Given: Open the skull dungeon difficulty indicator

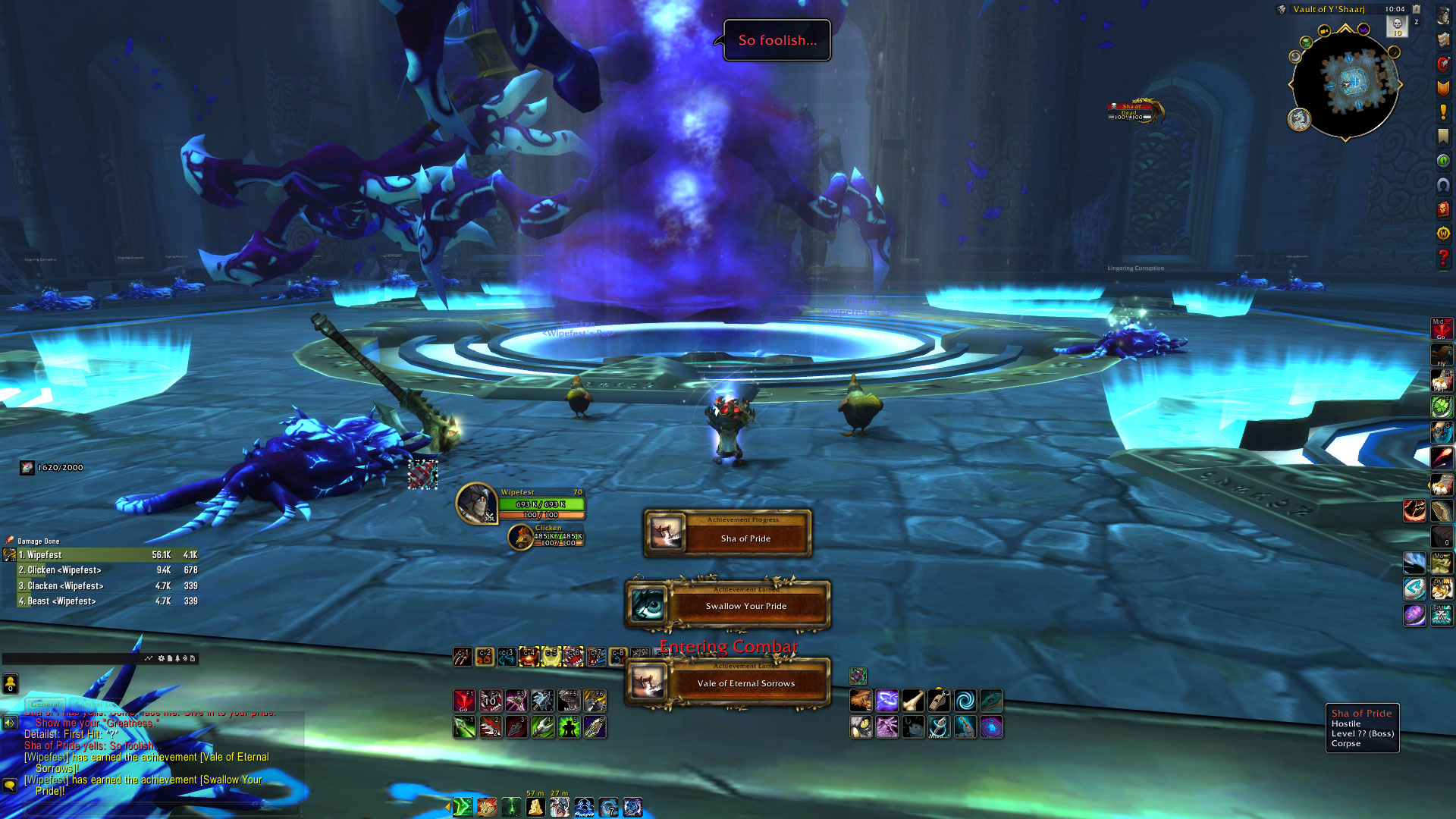Looking at the screenshot, I should click(1397, 25).
